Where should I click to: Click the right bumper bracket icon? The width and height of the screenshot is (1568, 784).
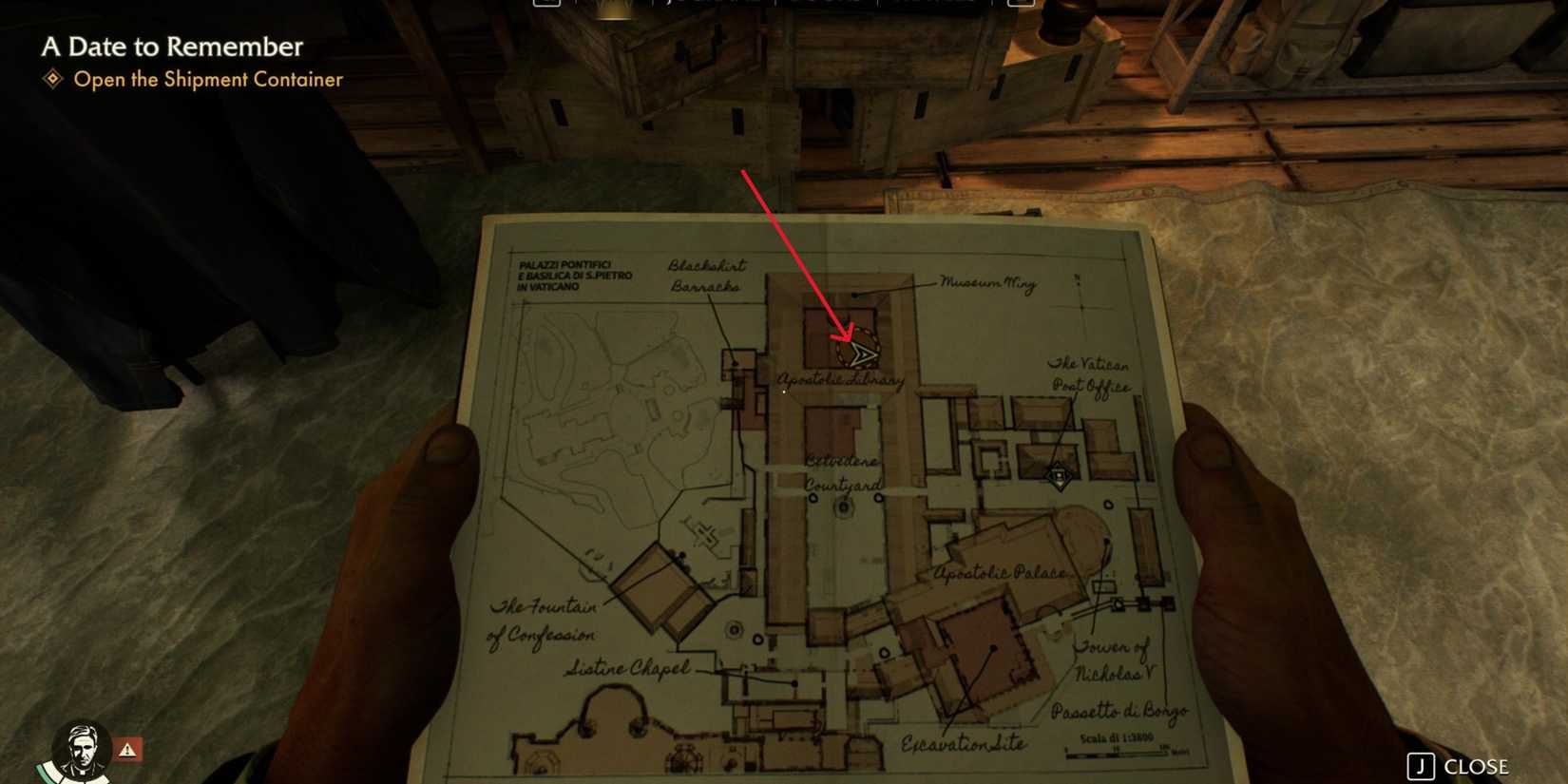1023,4
